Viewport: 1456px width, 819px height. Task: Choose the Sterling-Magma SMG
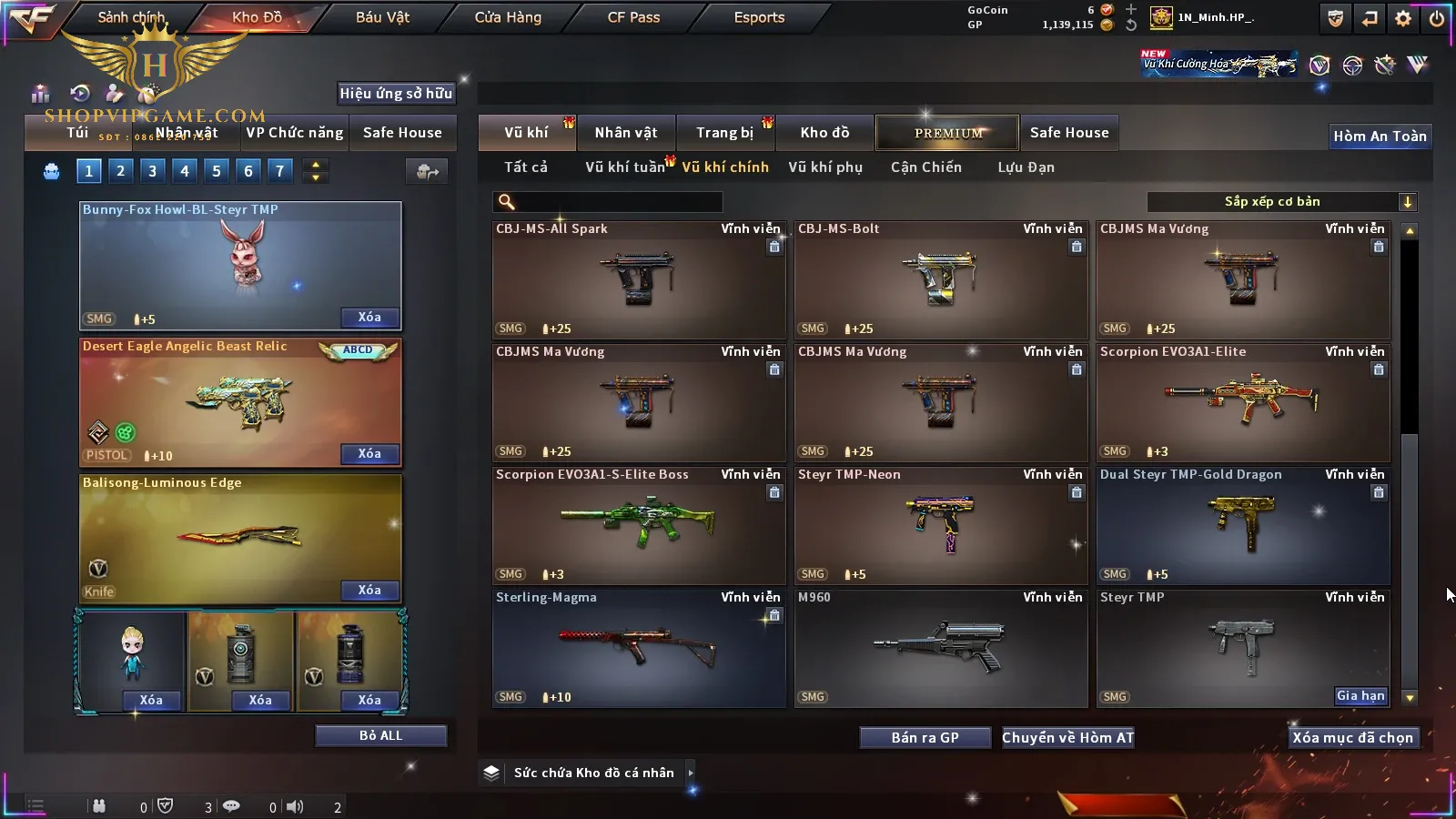pyautogui.click(x=639, y=648)
